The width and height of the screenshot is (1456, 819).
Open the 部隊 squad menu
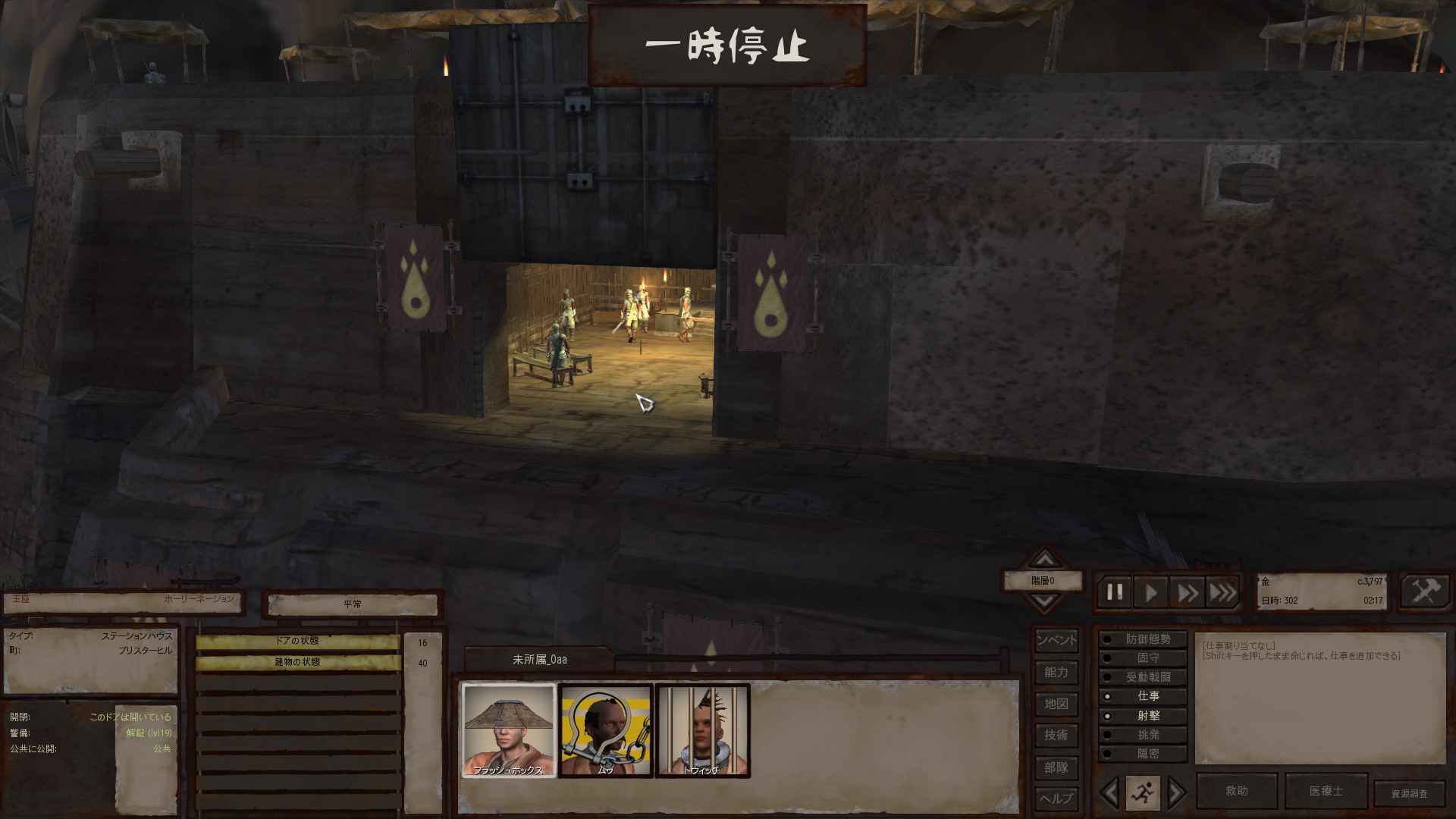(1056, 767)
